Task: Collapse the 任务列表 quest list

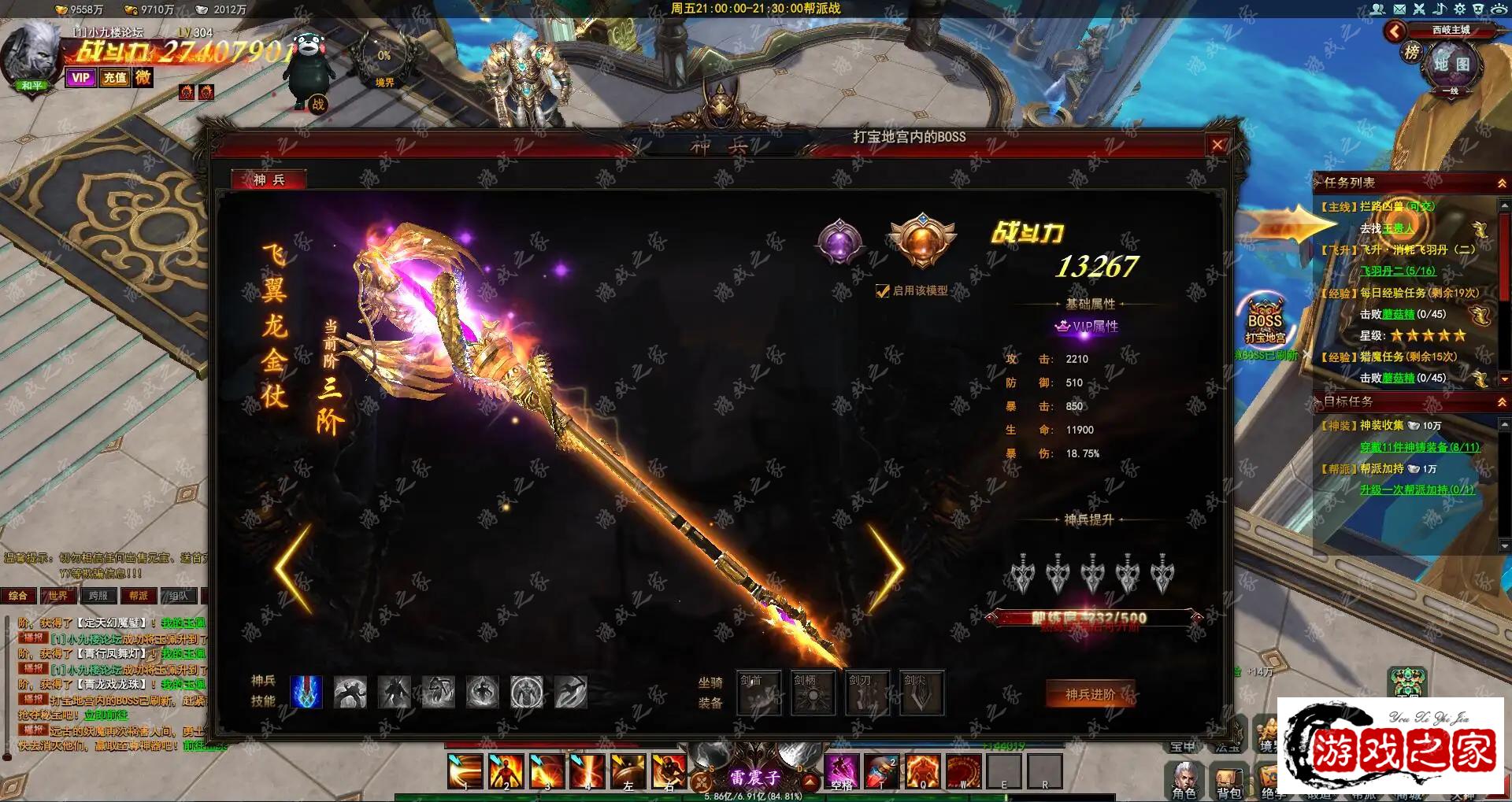Action: (1502, 183)
